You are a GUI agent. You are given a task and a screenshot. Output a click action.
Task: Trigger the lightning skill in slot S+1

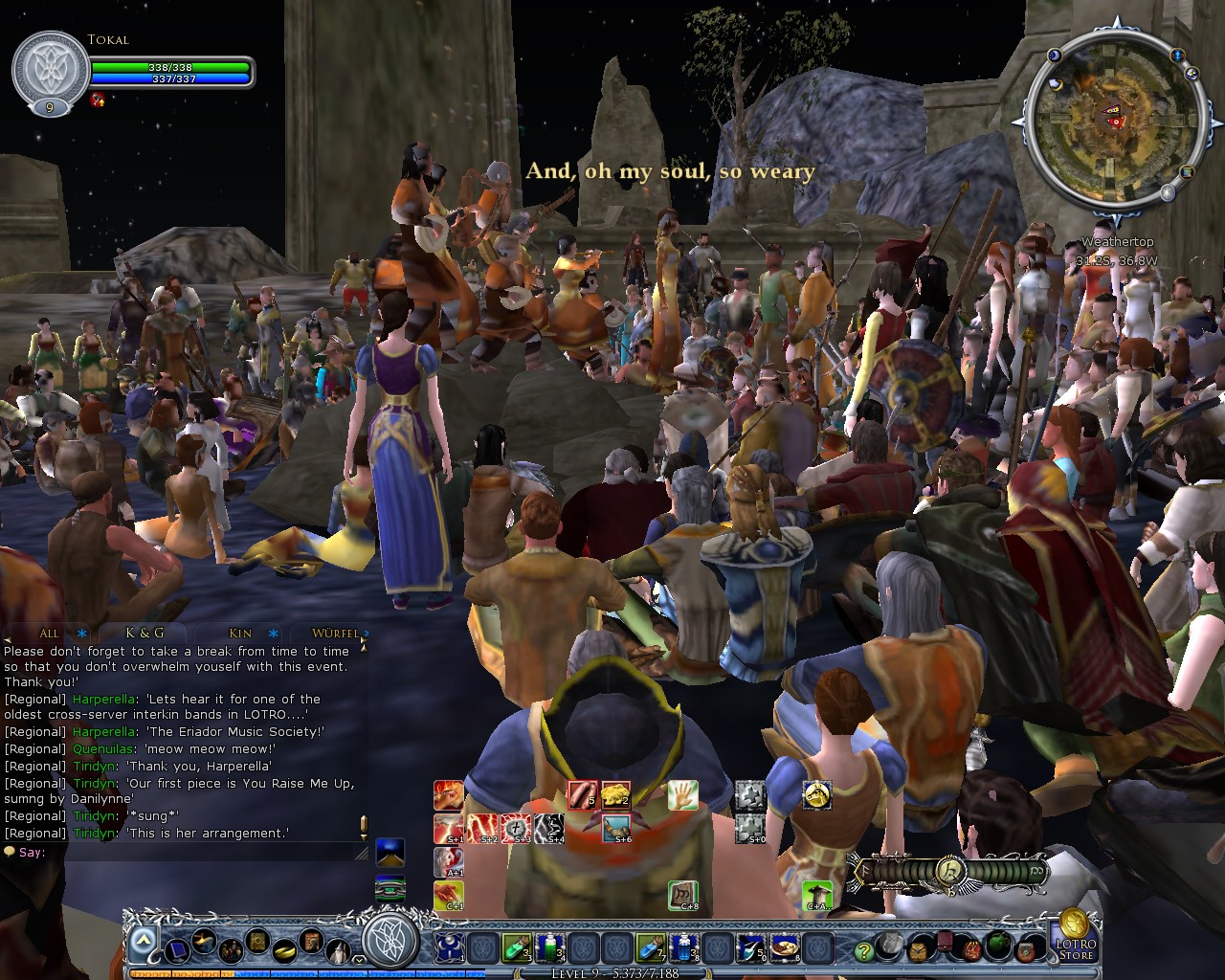449,827
